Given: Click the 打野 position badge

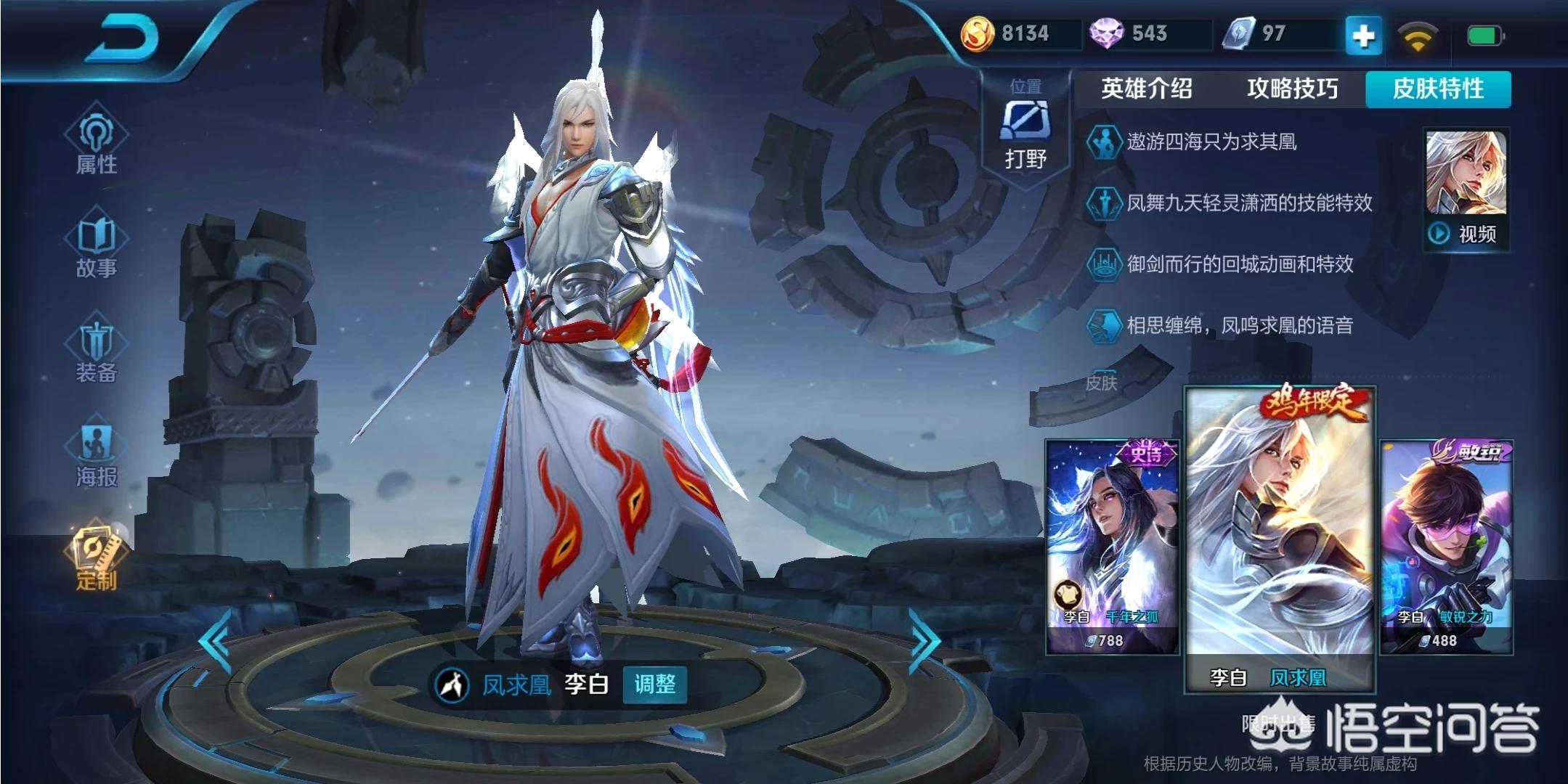Looking at the screenshot, I should 1025,128.
